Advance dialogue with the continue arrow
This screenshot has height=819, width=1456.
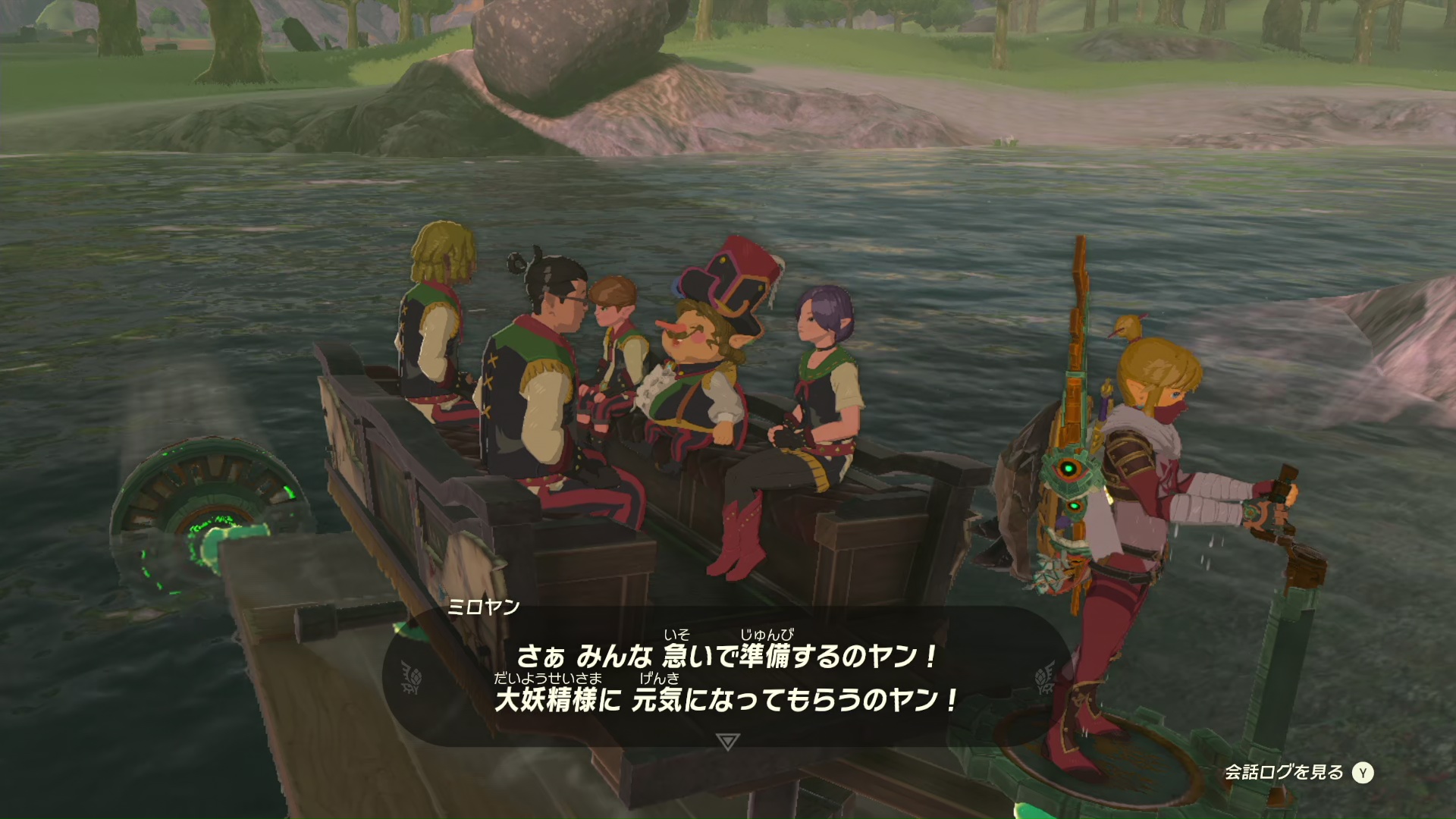click(727, 741)
